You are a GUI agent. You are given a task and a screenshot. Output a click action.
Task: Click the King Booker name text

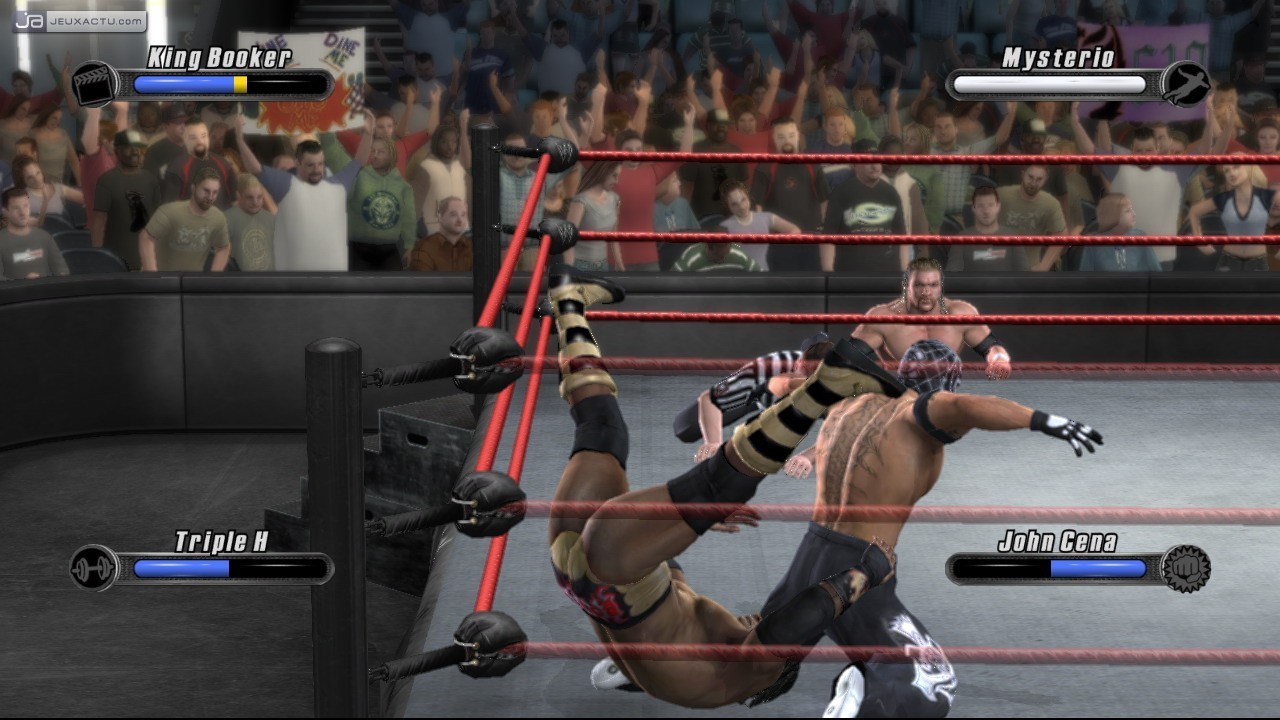click(x=218, y=57)
